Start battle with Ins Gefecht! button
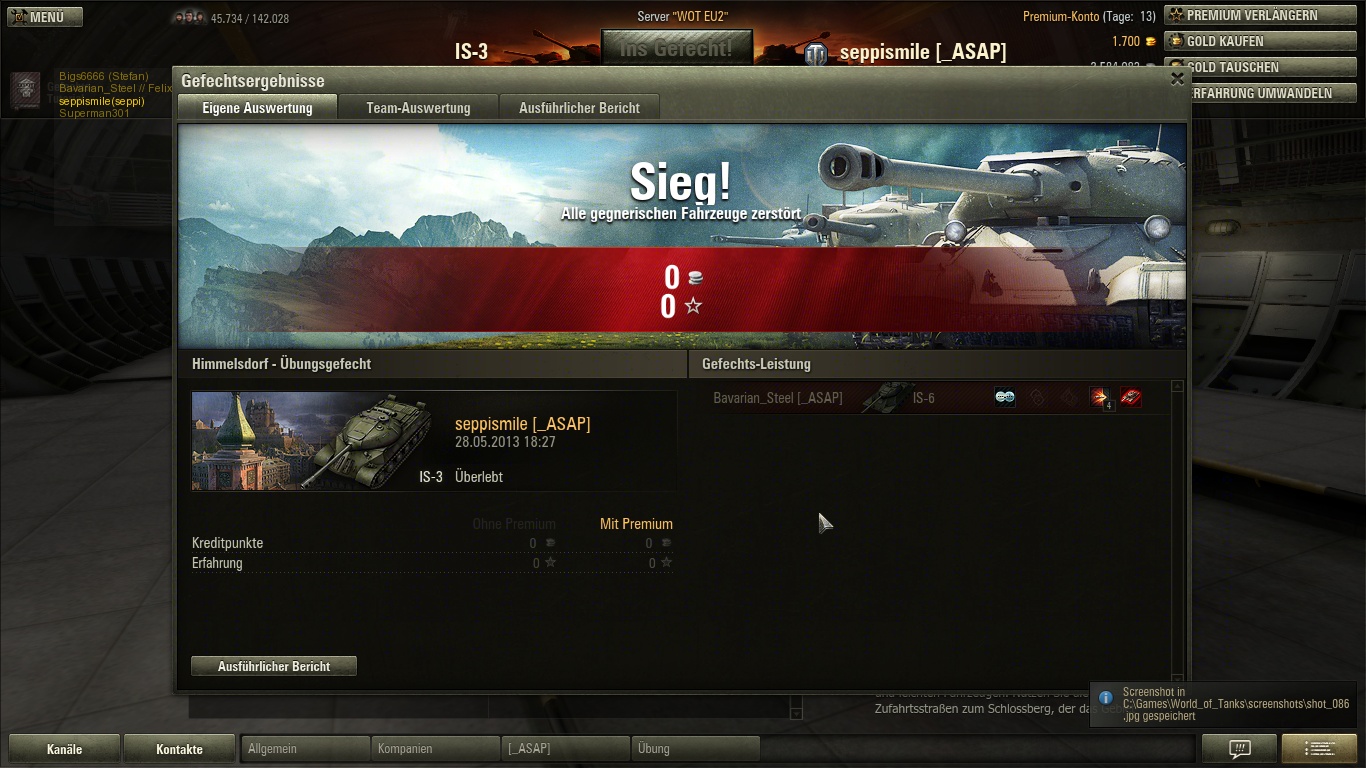 (676, 48)
